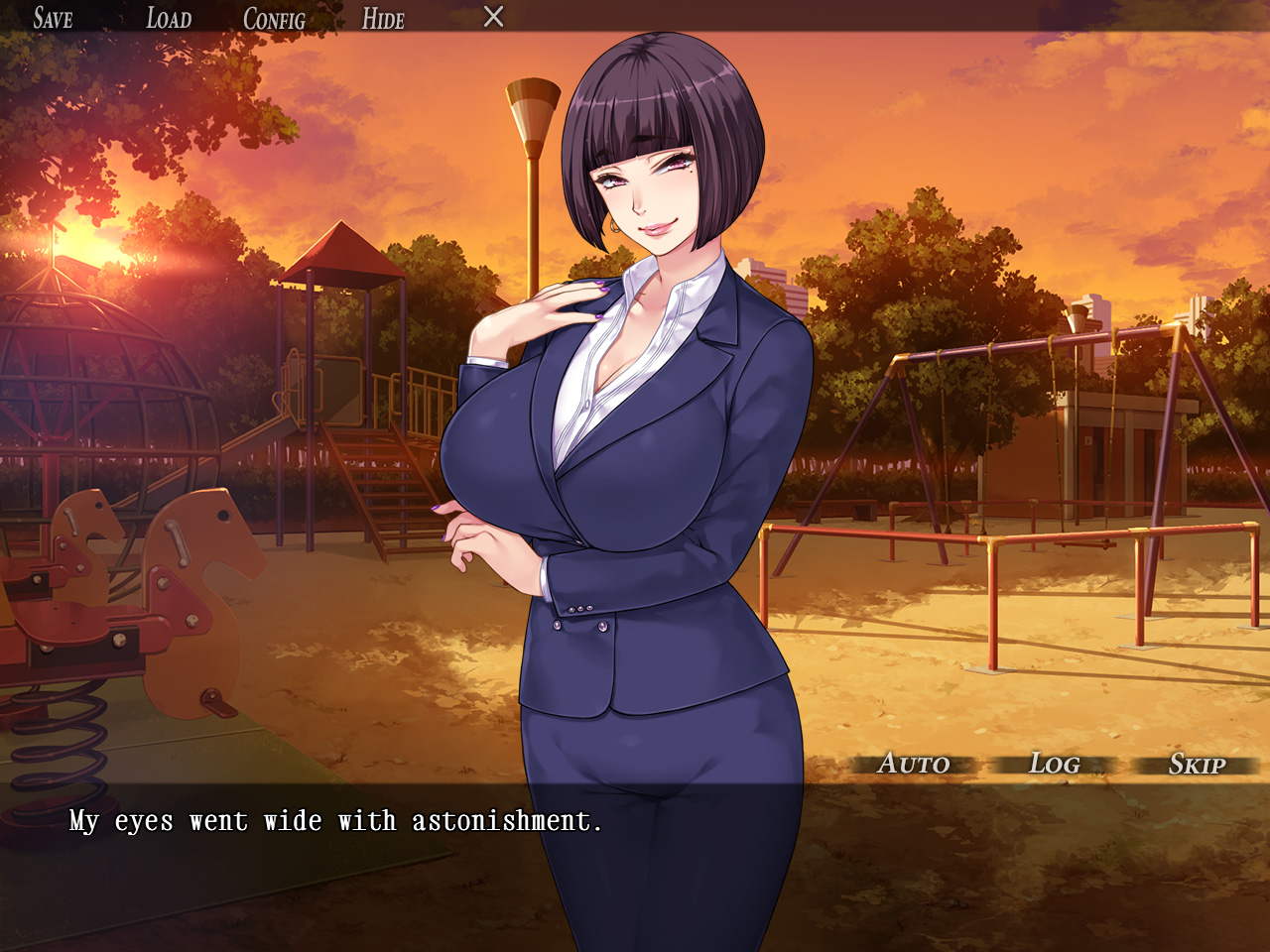The width and height of the screenshot is (1270, 952).
Task: Open the game configuration panel
Action: pos(274,18)
